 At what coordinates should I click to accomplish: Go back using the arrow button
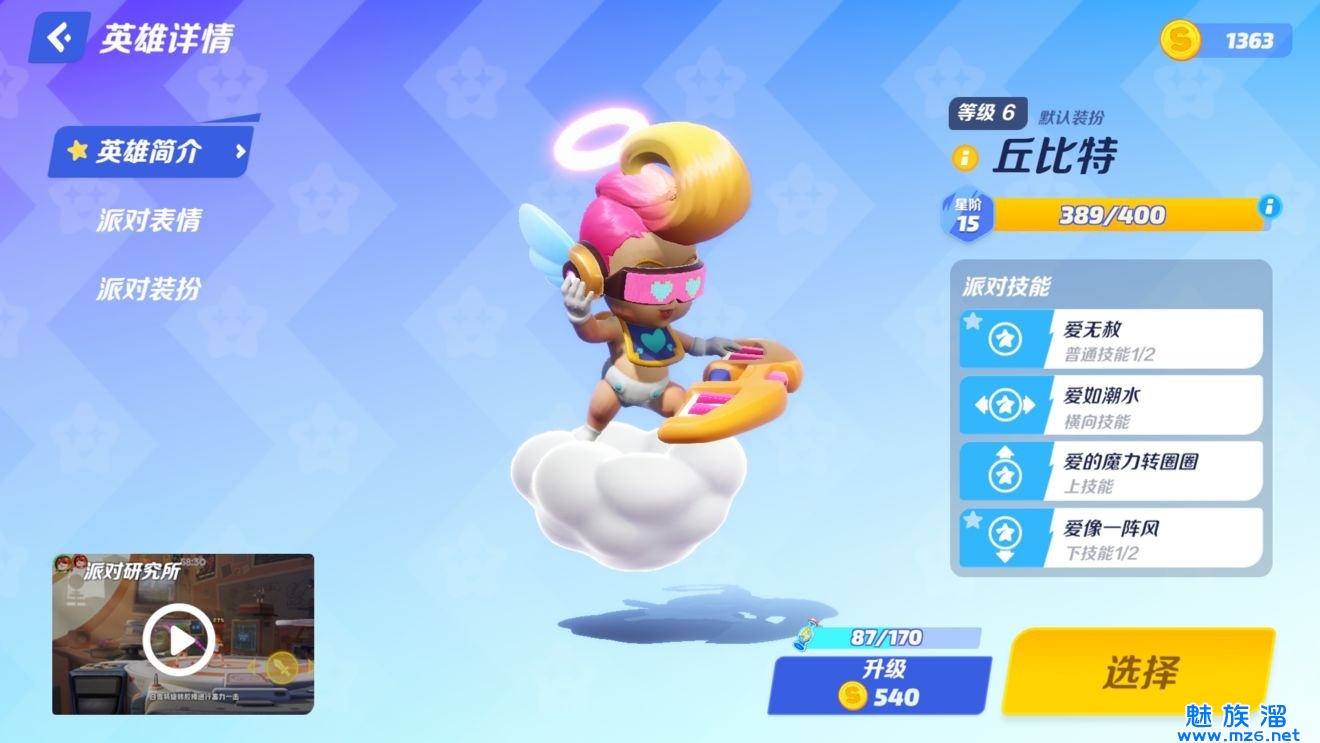[x=60, y=38]
